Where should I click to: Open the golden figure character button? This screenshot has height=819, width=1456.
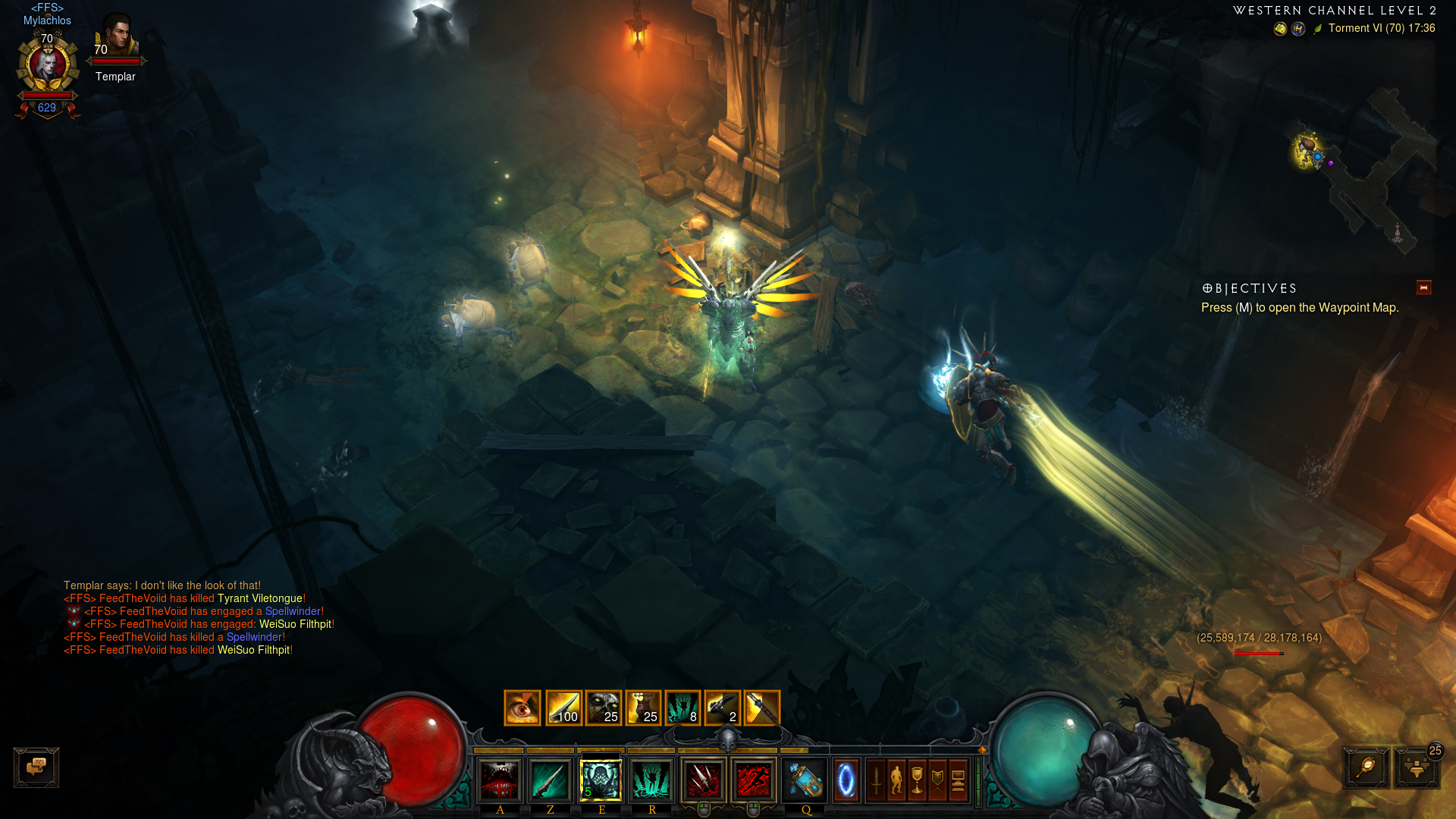[x=897, y=780]
